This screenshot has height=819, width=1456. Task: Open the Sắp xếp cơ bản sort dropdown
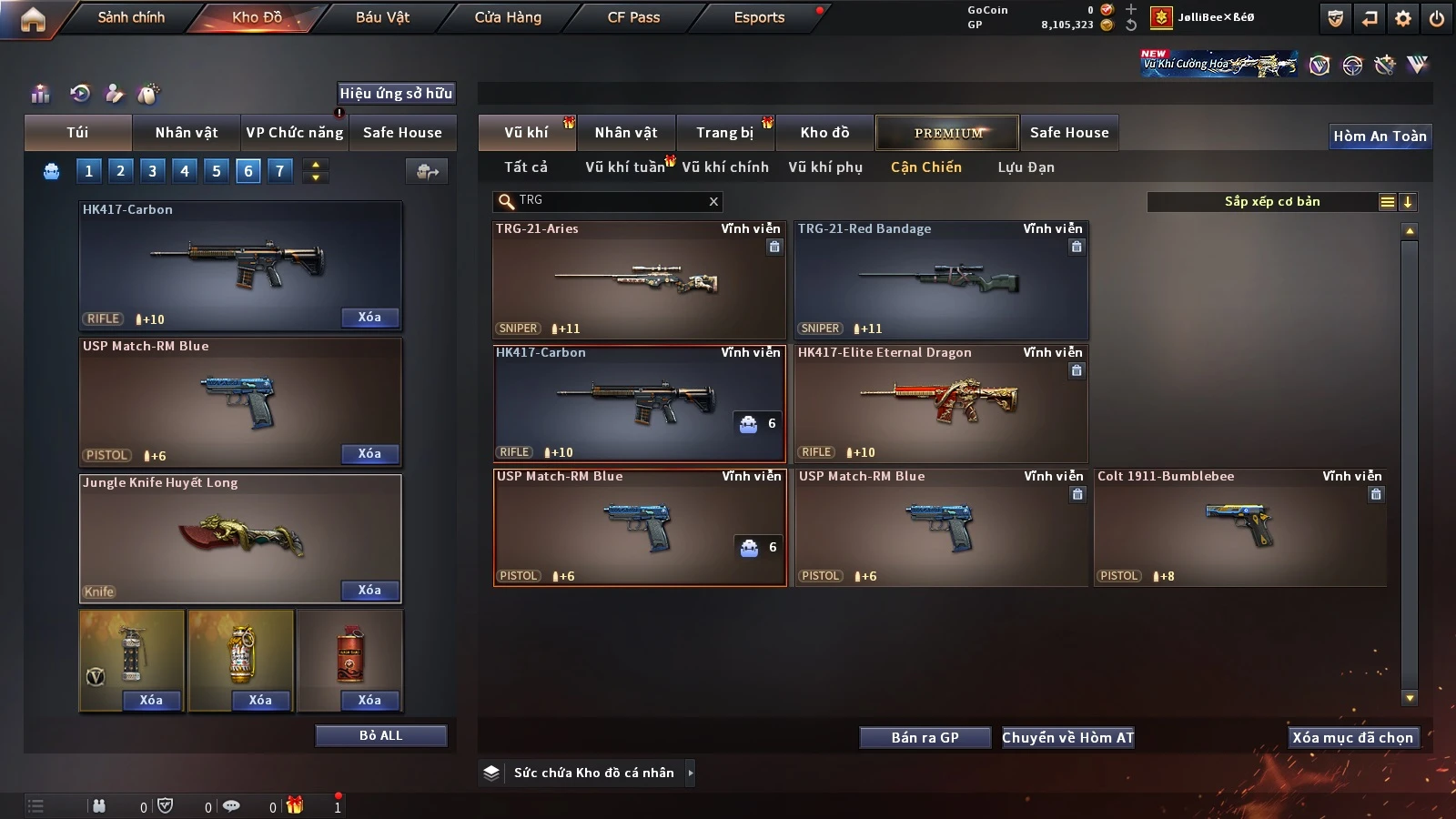(1272, 202)
